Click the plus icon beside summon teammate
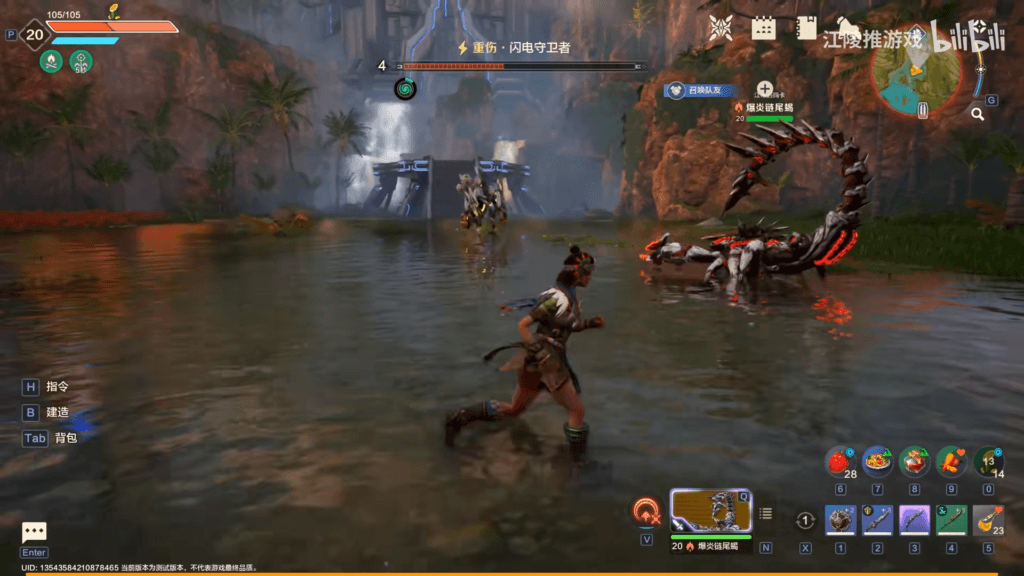1024x576 pixels. tap(765, 90)
